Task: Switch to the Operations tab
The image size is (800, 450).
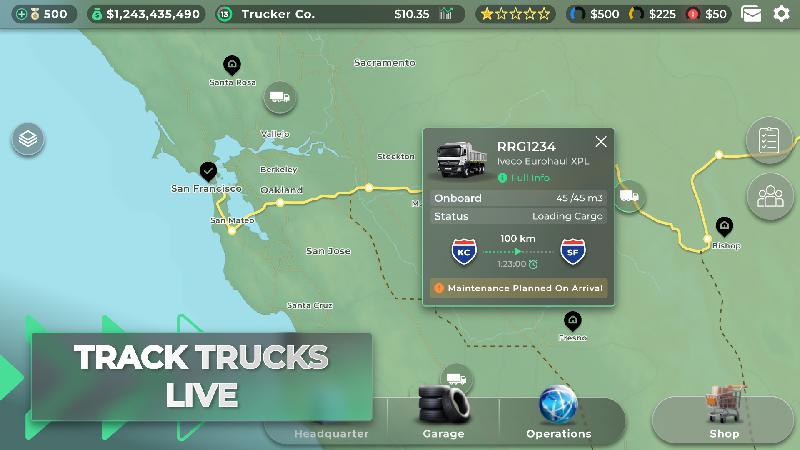Action: coord(558,412)
